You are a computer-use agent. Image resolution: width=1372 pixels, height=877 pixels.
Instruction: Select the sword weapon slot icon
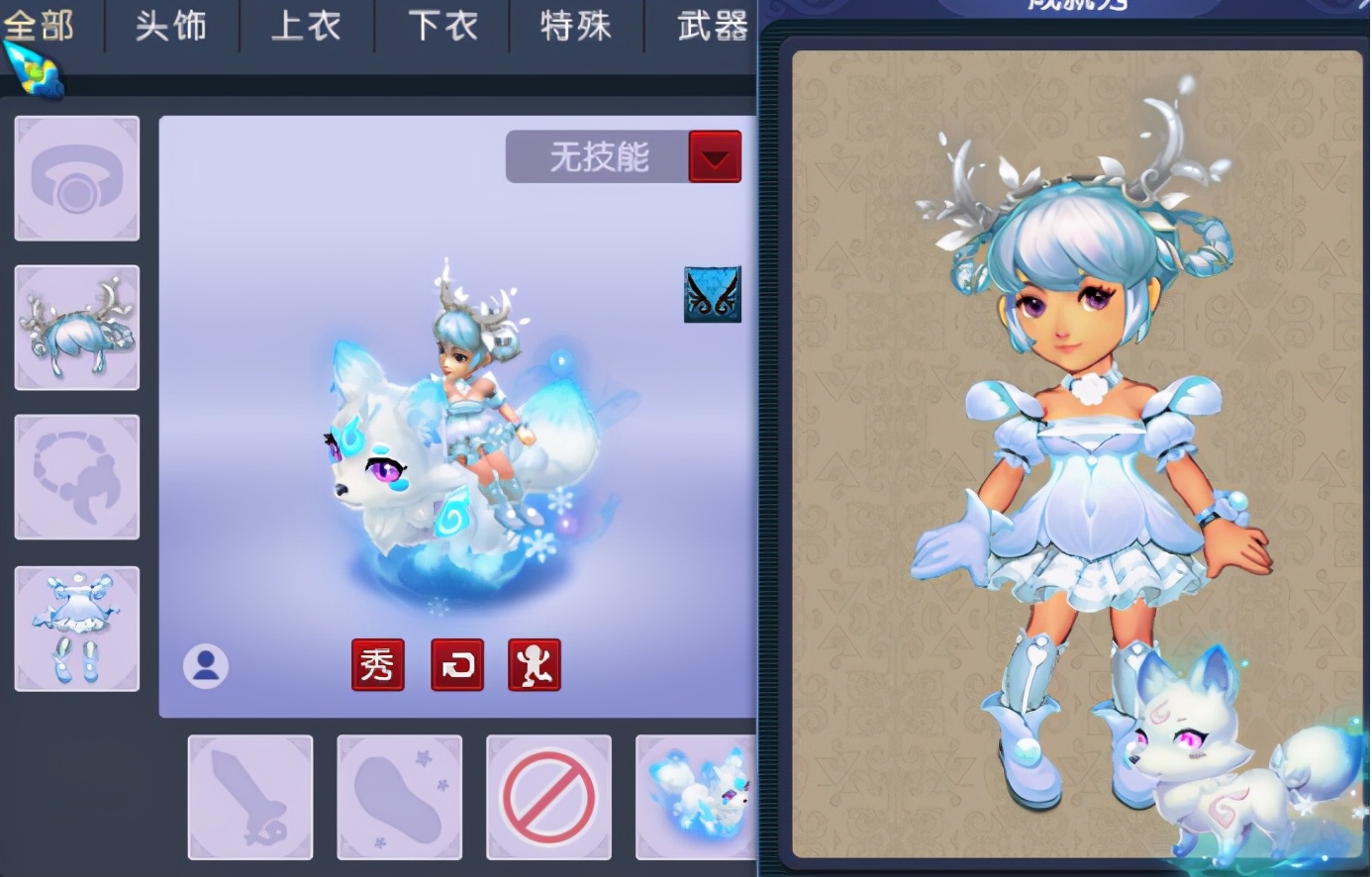click(250, 797)
